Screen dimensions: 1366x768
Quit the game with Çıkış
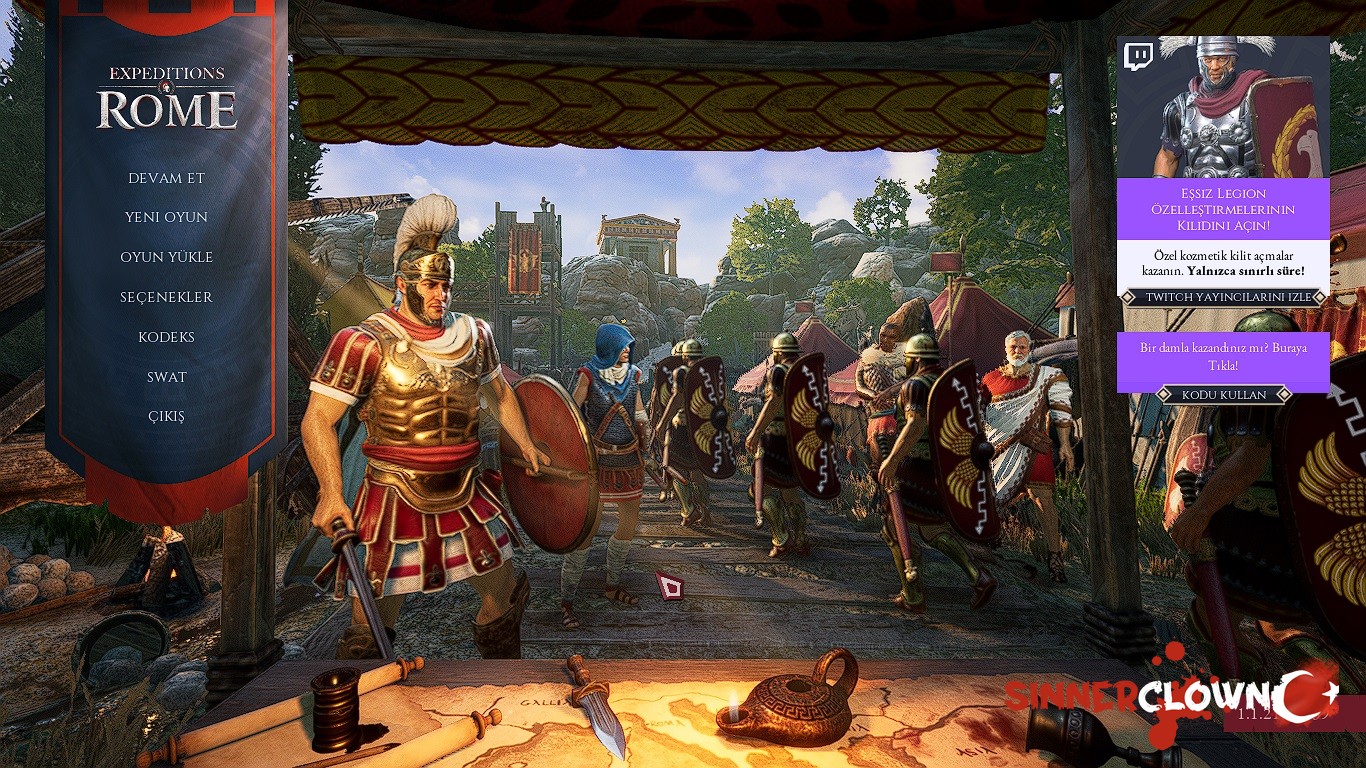tap(166, 417)
